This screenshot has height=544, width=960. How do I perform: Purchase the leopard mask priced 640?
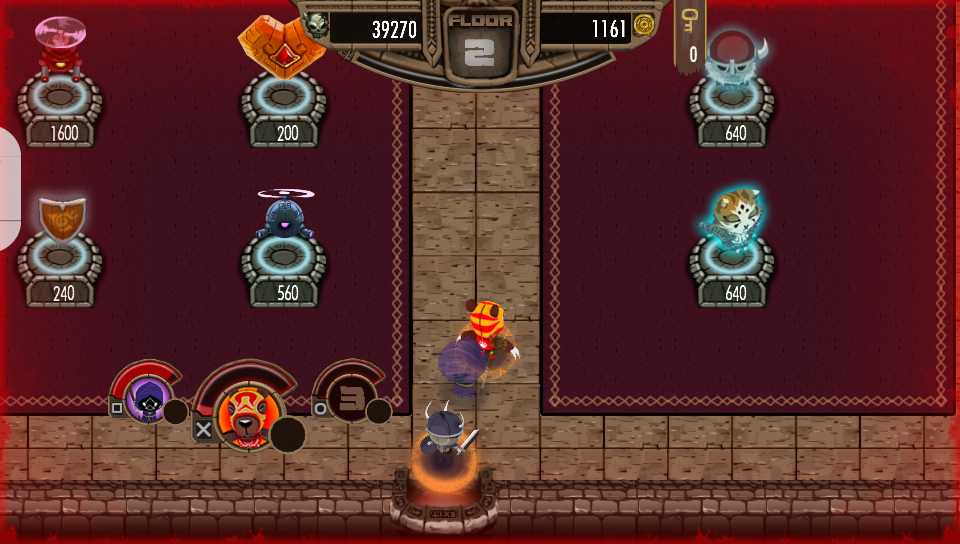[737, 218]
